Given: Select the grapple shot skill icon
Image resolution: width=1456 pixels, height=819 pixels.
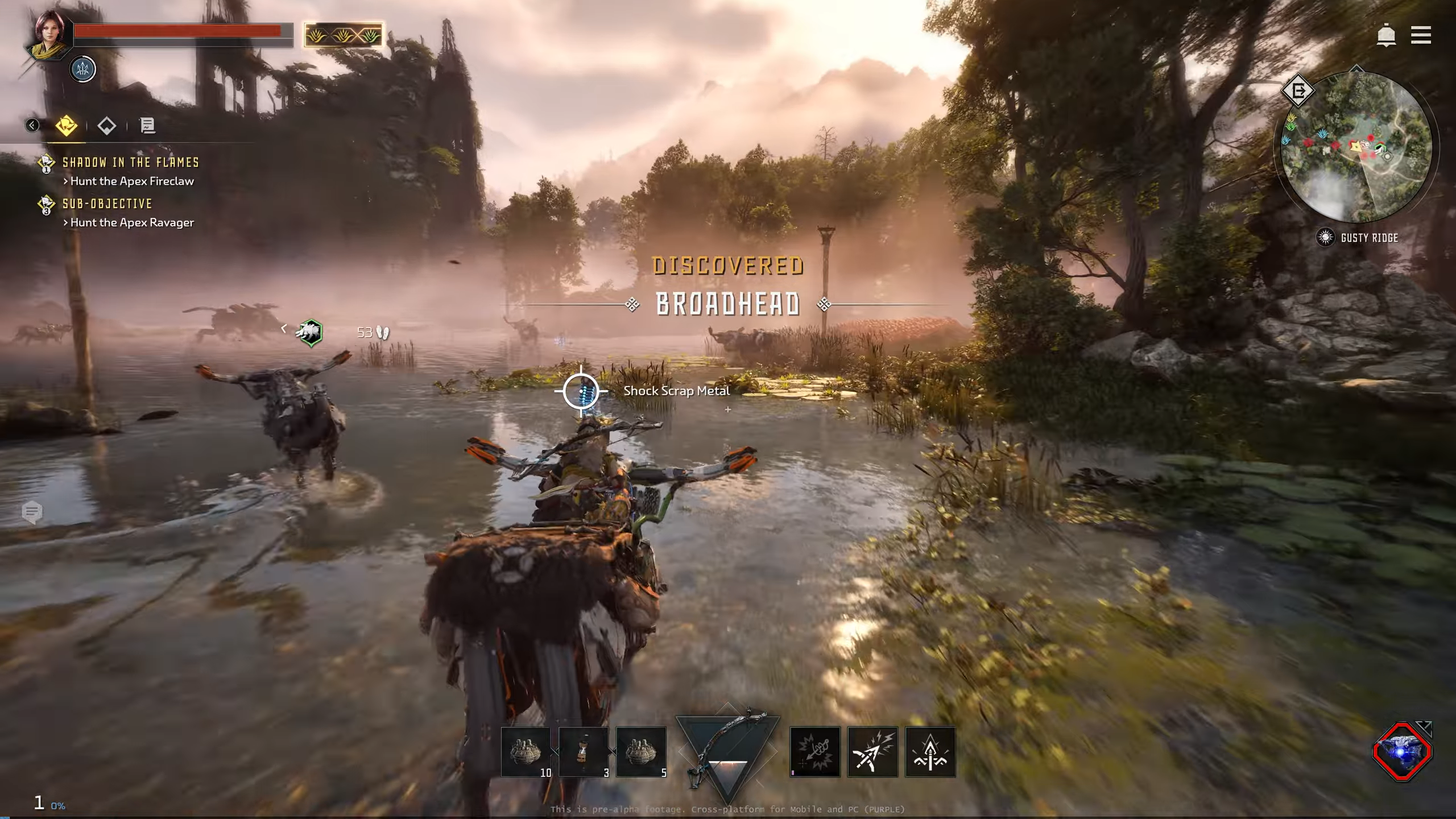Looking at the screenshot, I should click(x=814, y=751).
